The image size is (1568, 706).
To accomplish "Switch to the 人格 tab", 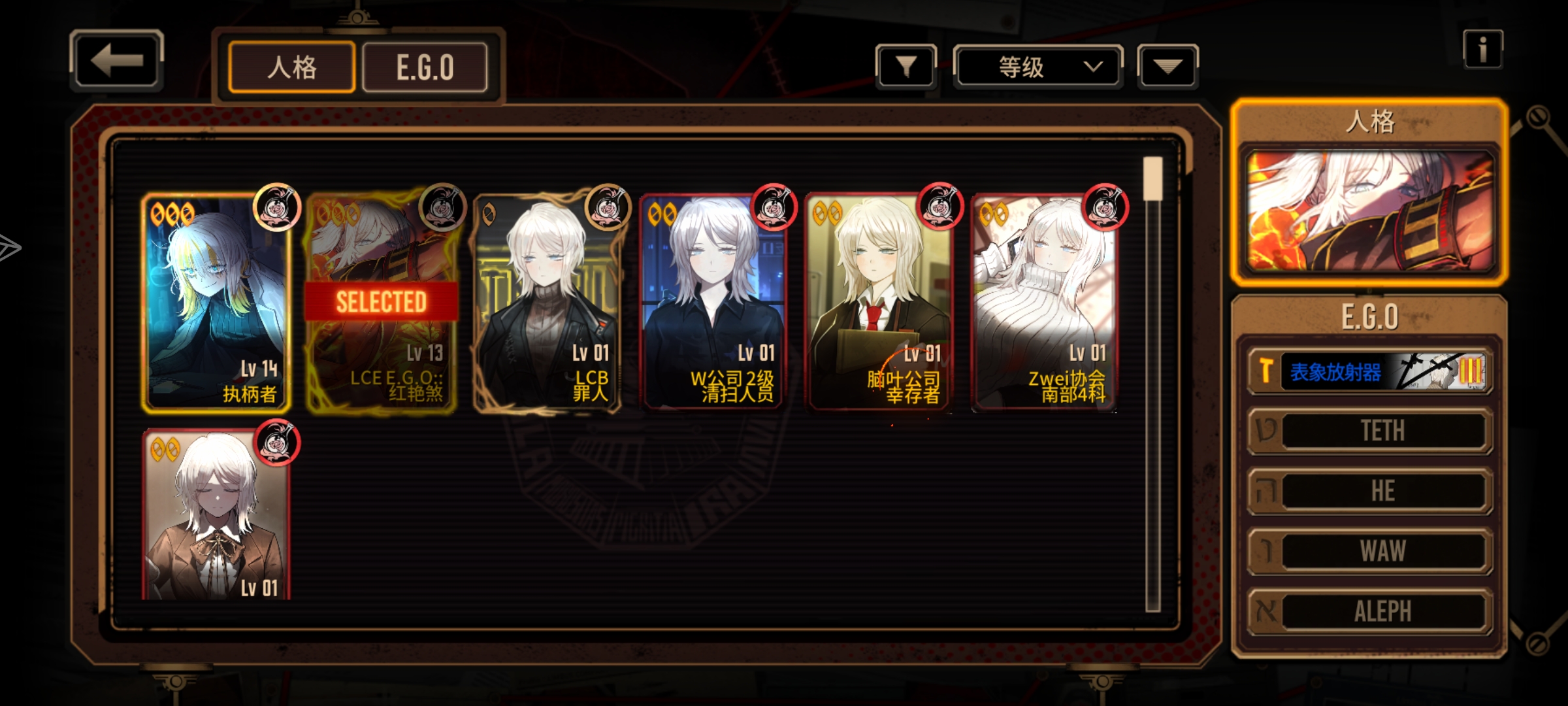I will (291, 67).
